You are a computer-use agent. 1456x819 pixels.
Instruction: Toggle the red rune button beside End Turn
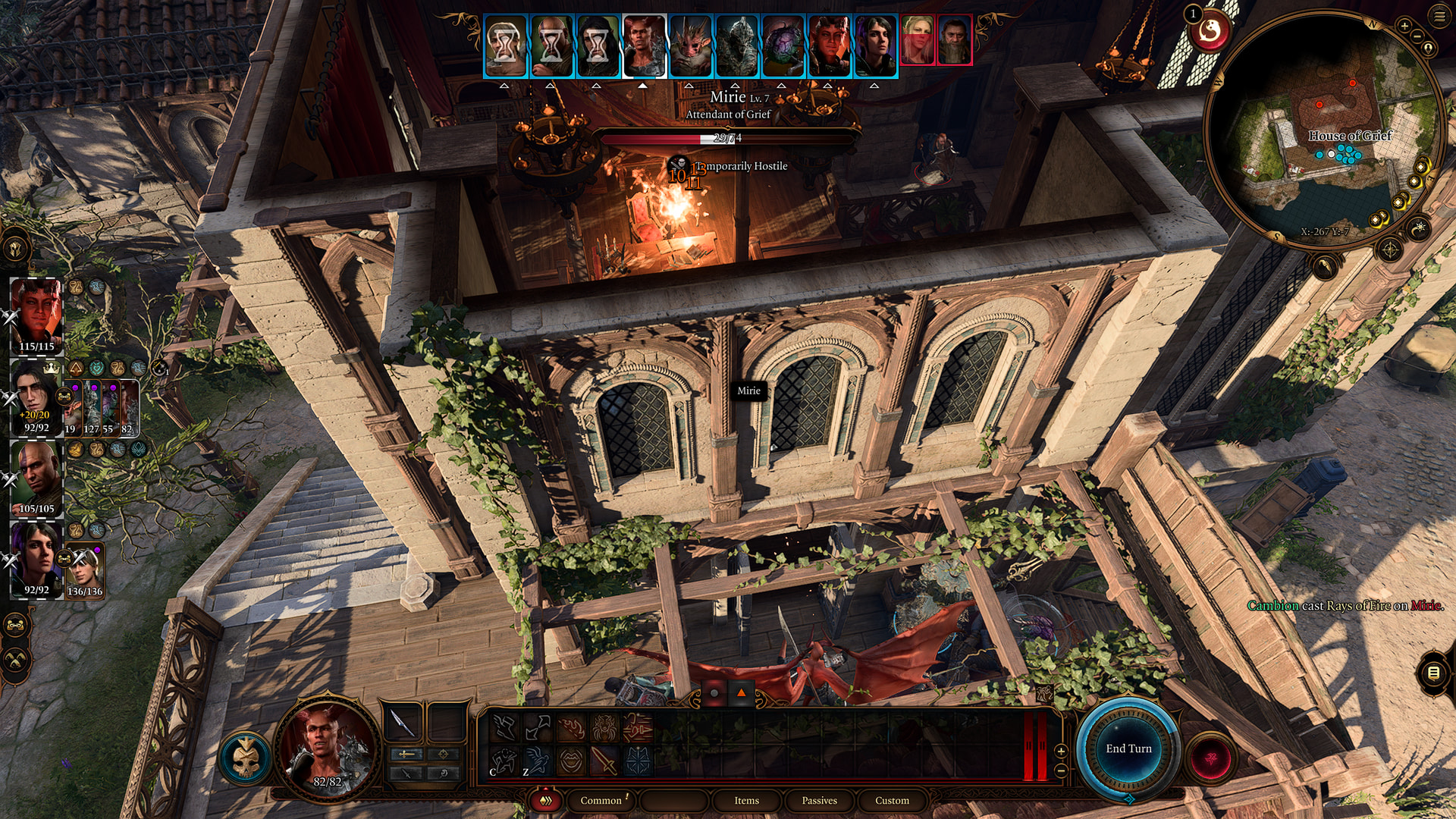click(x=1210, y=757)
